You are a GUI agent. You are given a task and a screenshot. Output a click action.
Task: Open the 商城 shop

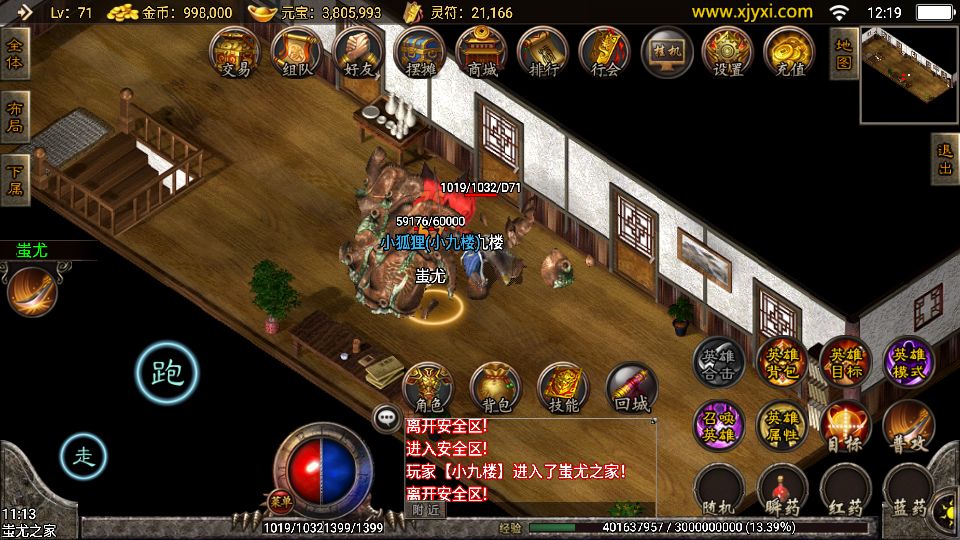click(x=481, y=51)
